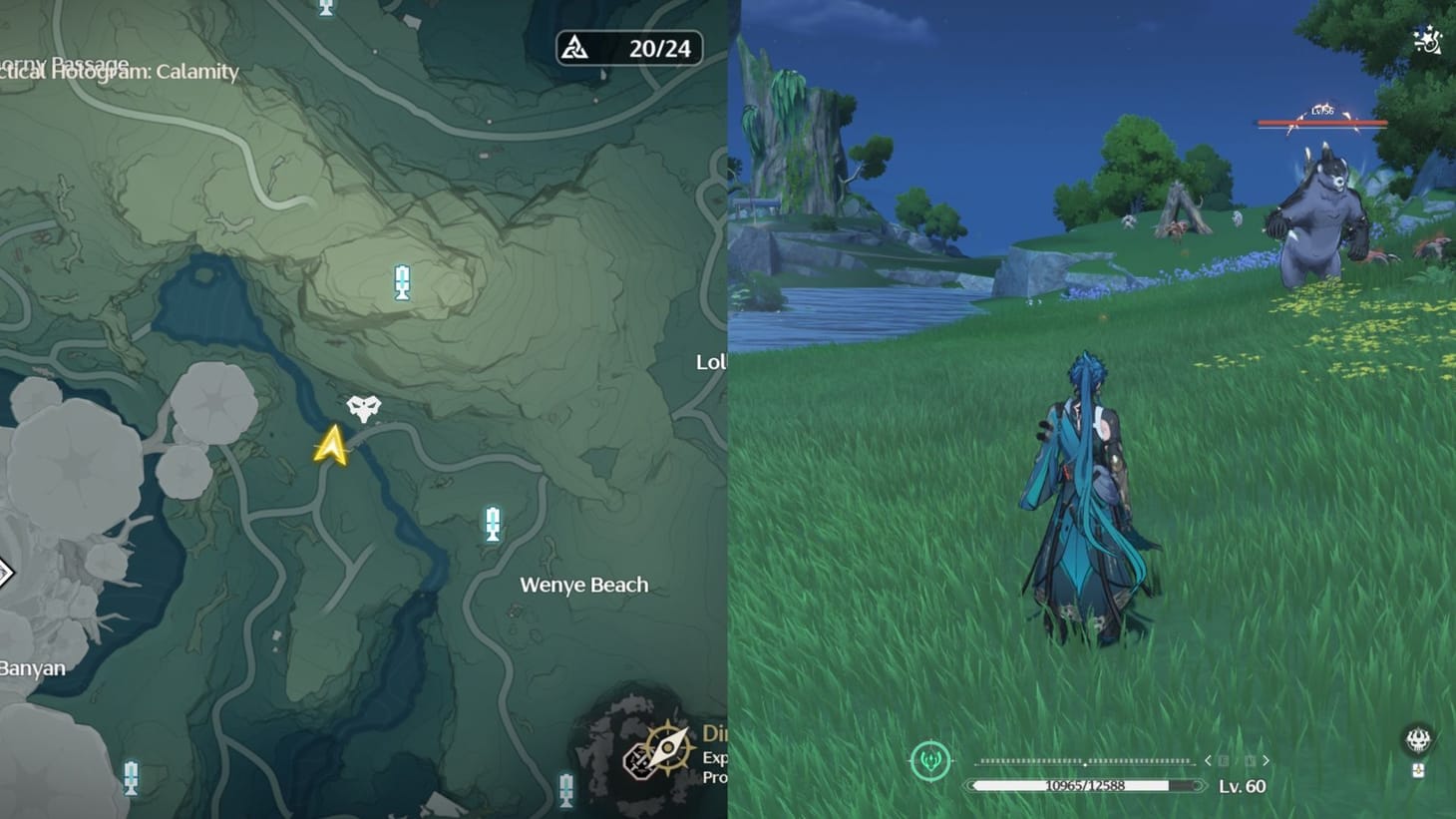Select the Banyan area label
The height and width of the screenshot is (819, 1456).
pyautogui.click(x=33, y=668)
